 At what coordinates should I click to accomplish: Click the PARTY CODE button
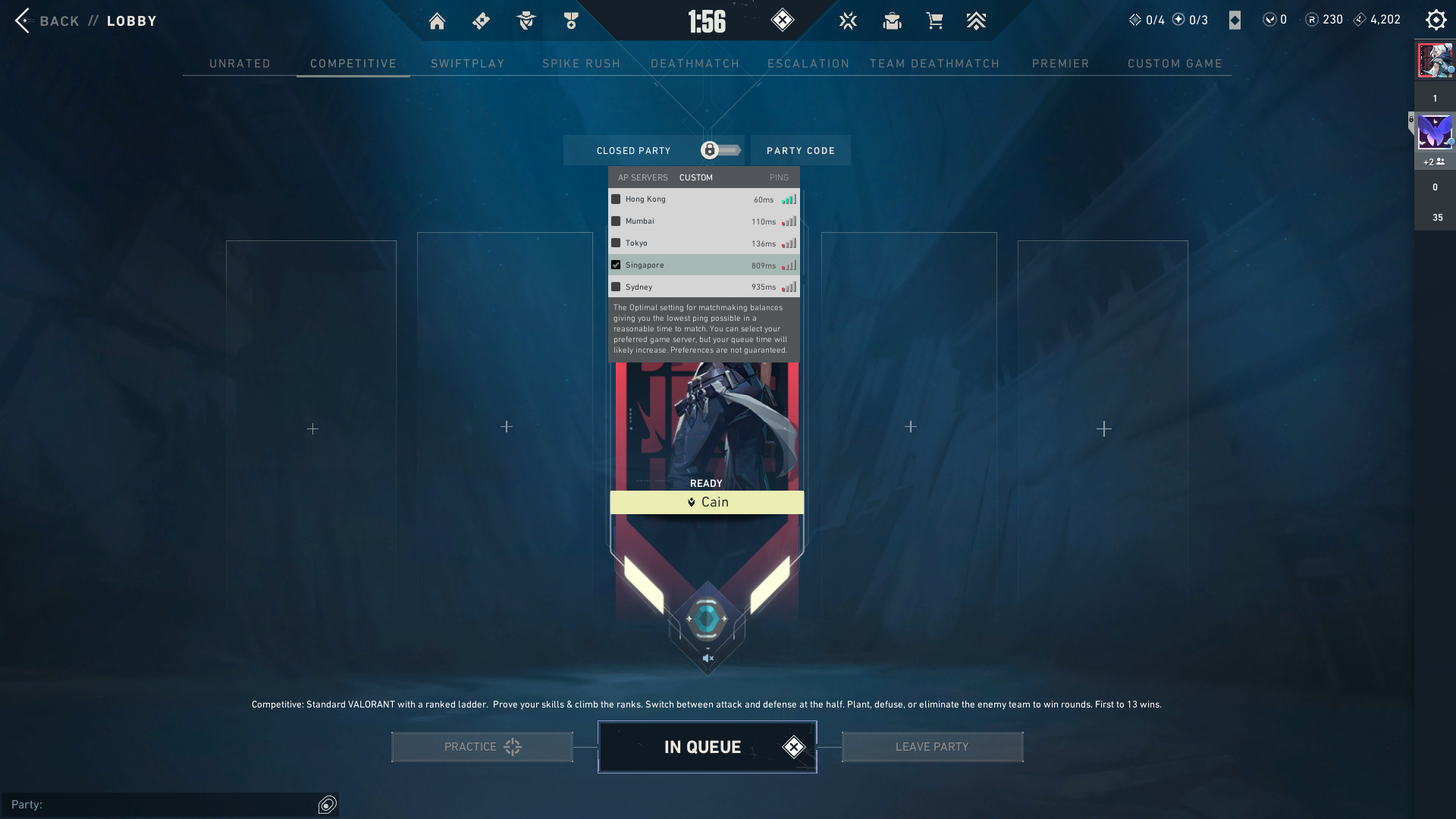coord(800,150)
